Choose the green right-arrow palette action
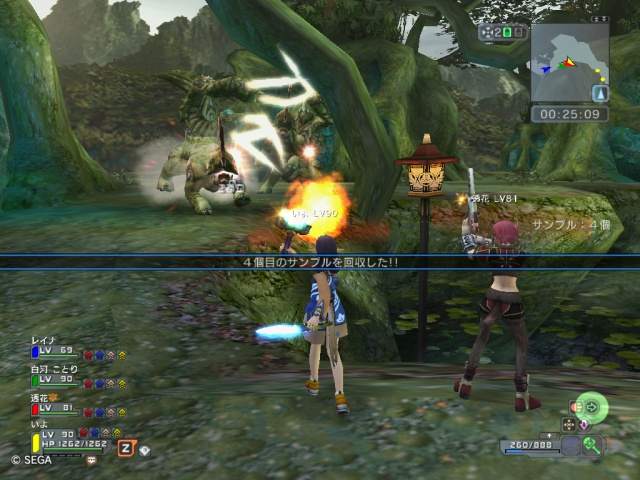Screen dimensions: 640x480 592,406
